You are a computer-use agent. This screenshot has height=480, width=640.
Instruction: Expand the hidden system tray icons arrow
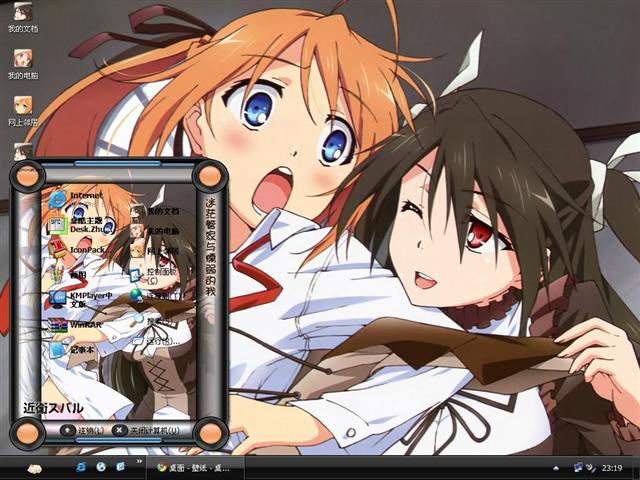pos(558,468)
